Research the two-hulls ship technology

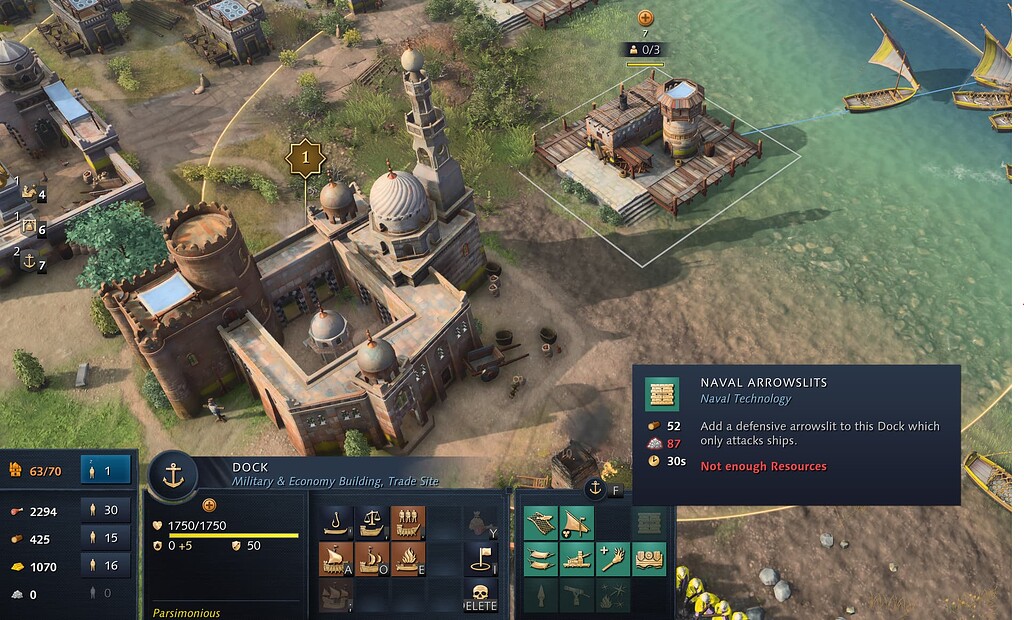540,558
